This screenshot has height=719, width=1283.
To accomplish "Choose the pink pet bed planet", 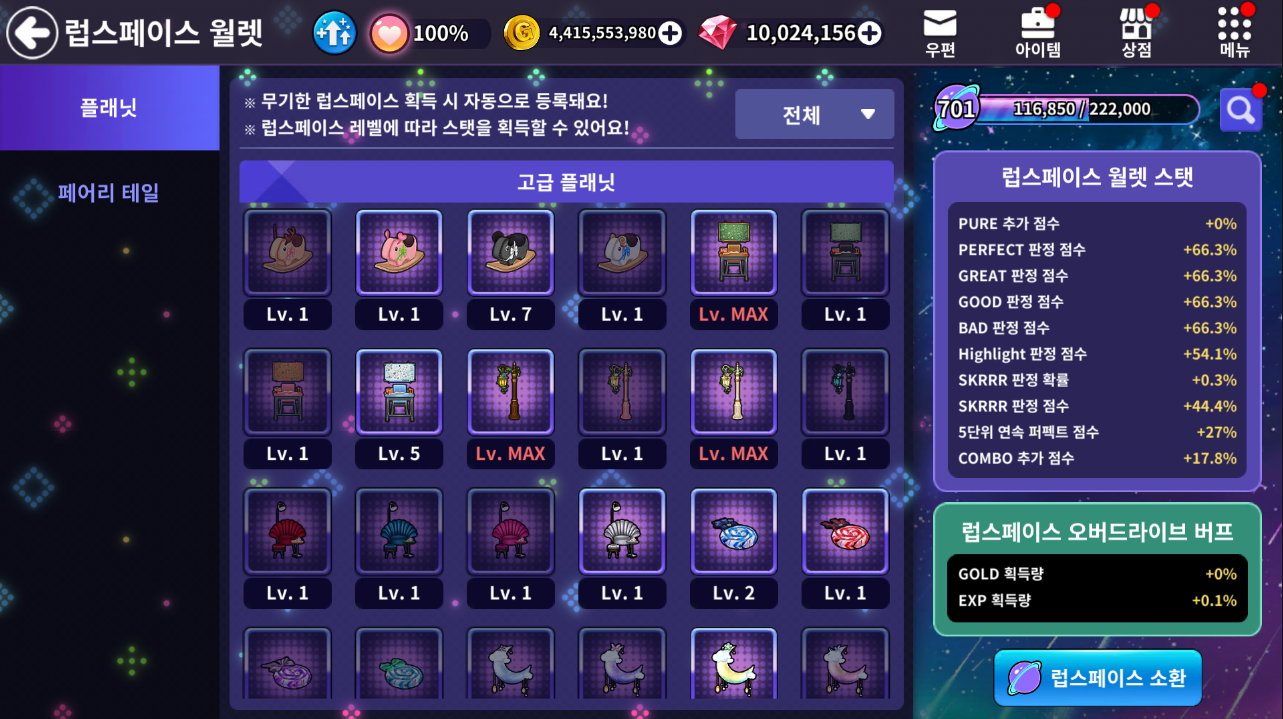I will click(399, 253).
